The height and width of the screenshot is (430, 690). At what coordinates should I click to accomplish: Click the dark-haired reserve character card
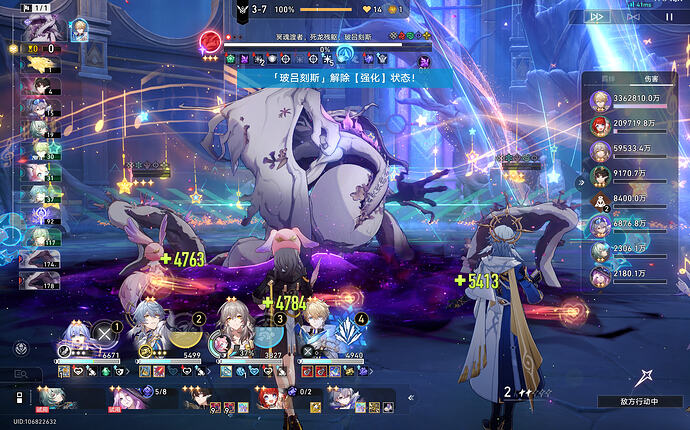pos(201,398)
